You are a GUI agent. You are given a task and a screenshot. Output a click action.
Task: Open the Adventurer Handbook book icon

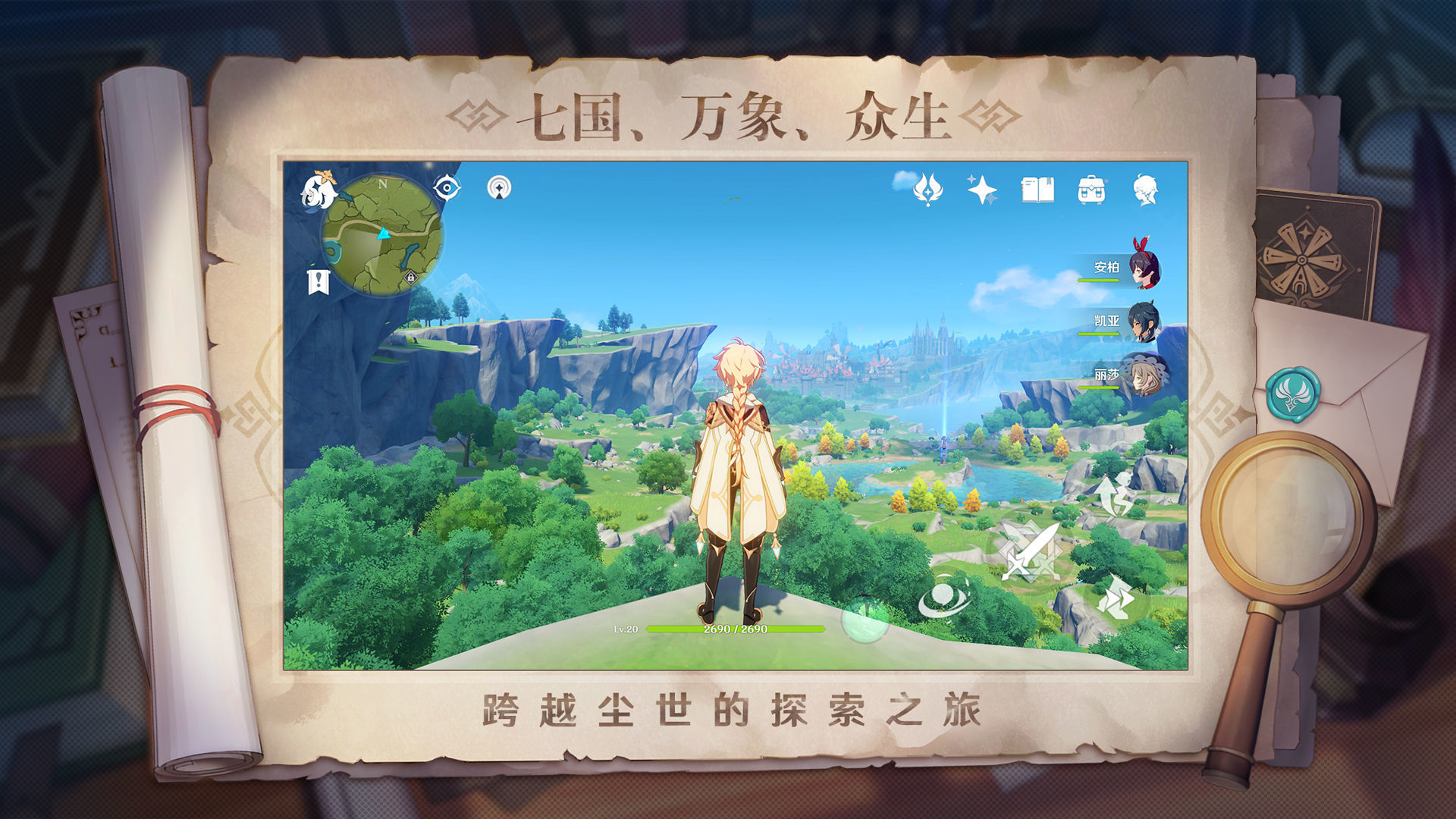point(1037,190)
